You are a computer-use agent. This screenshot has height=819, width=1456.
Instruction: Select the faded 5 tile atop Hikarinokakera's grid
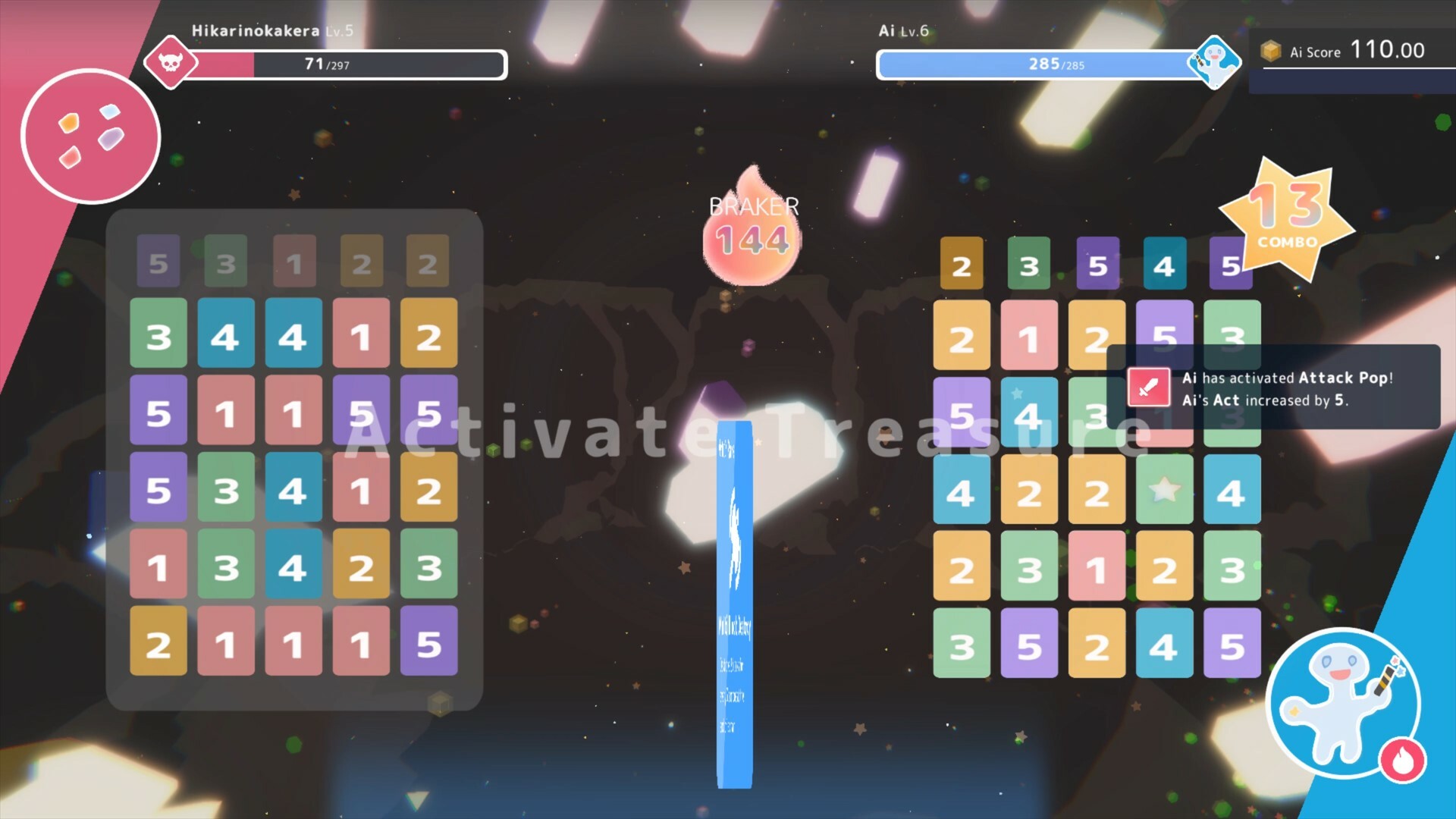[x=158, y=262]
